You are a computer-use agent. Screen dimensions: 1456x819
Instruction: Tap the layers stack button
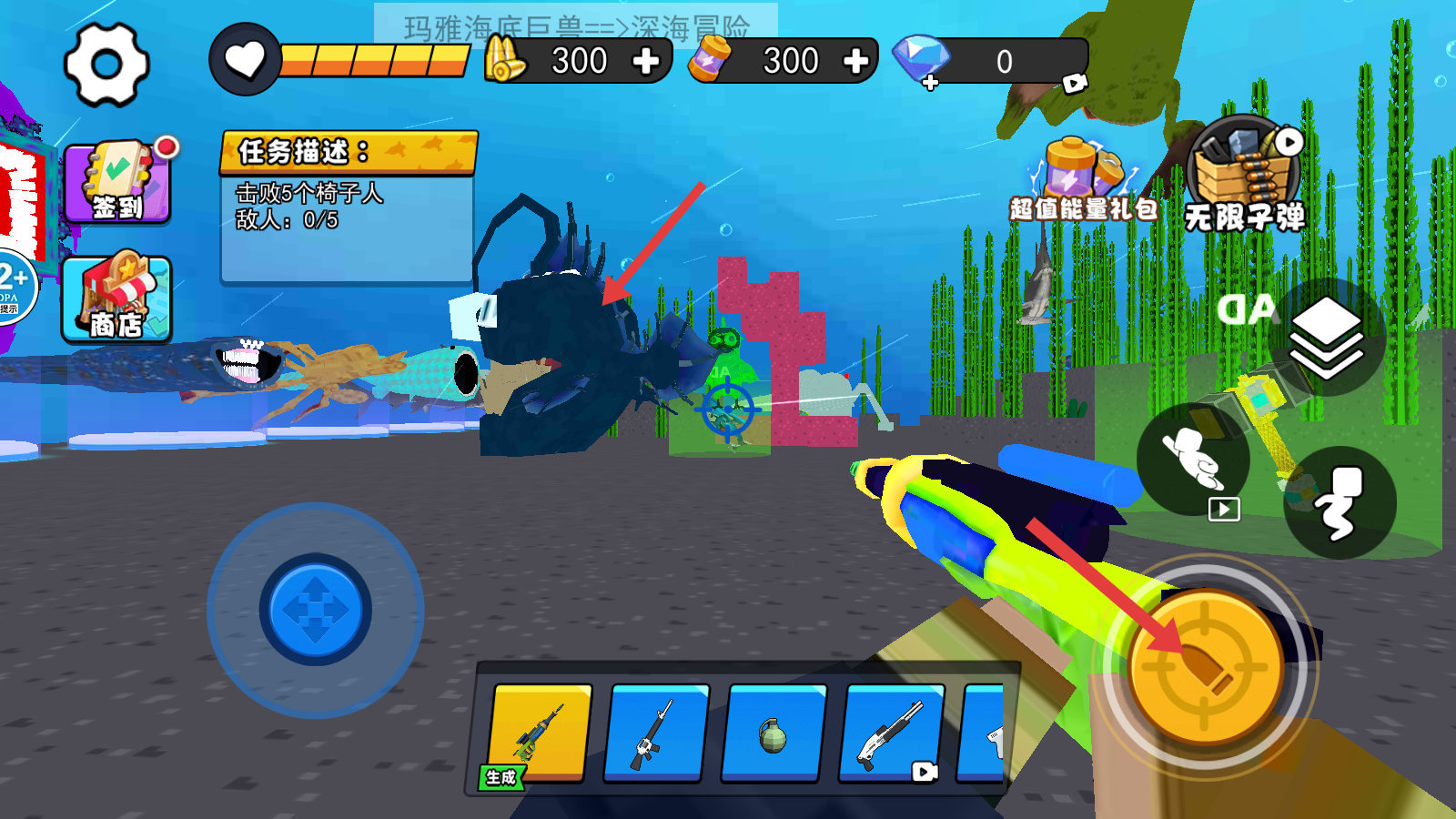point(1327,339)
